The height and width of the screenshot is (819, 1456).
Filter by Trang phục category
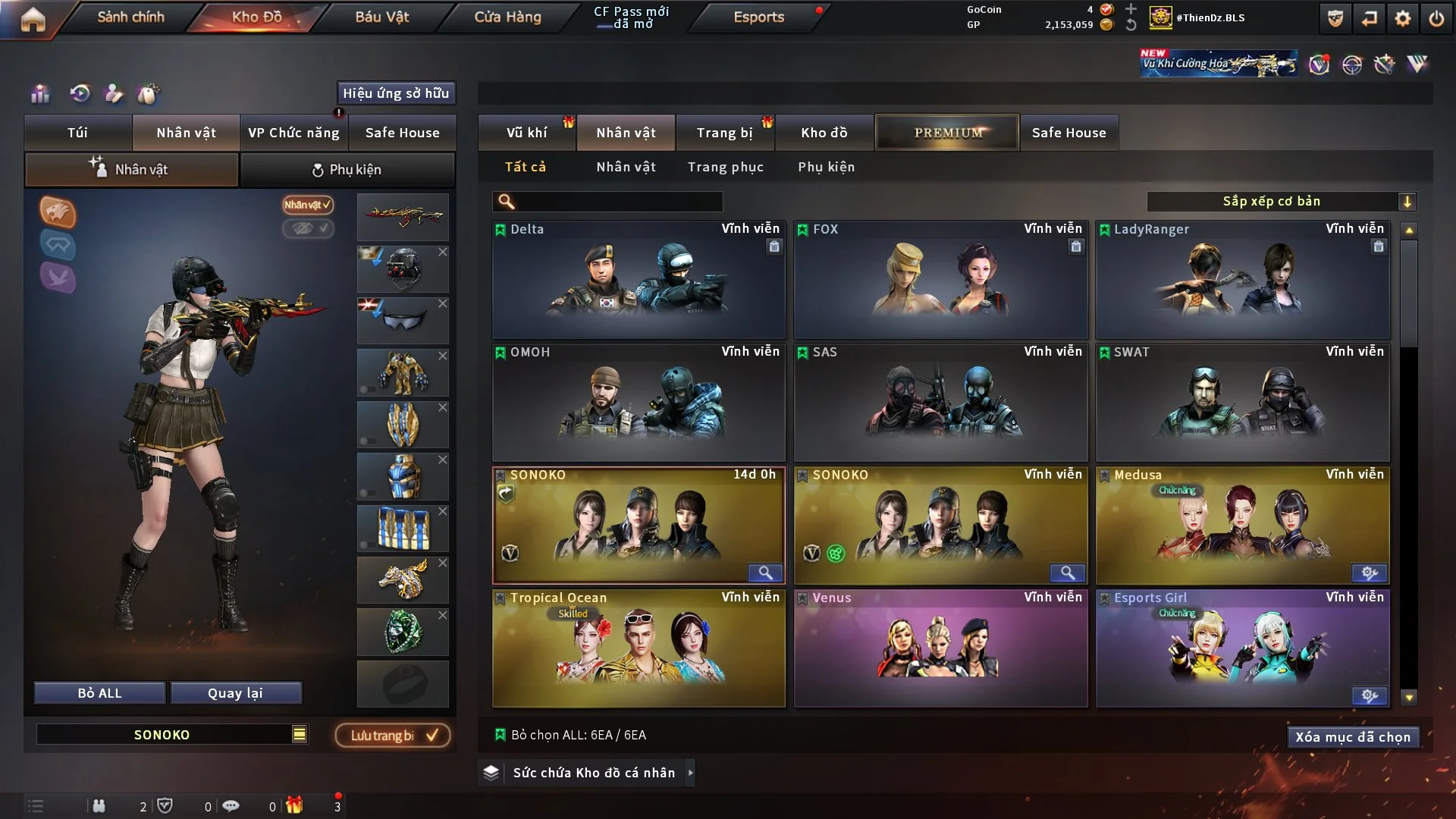pos(725,167)
